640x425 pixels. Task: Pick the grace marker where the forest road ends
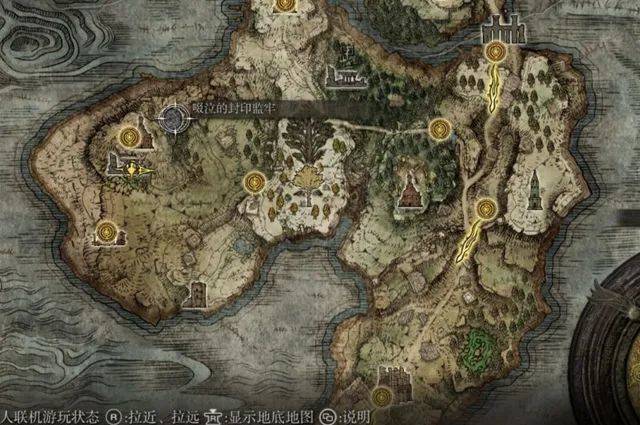(440, 128)
